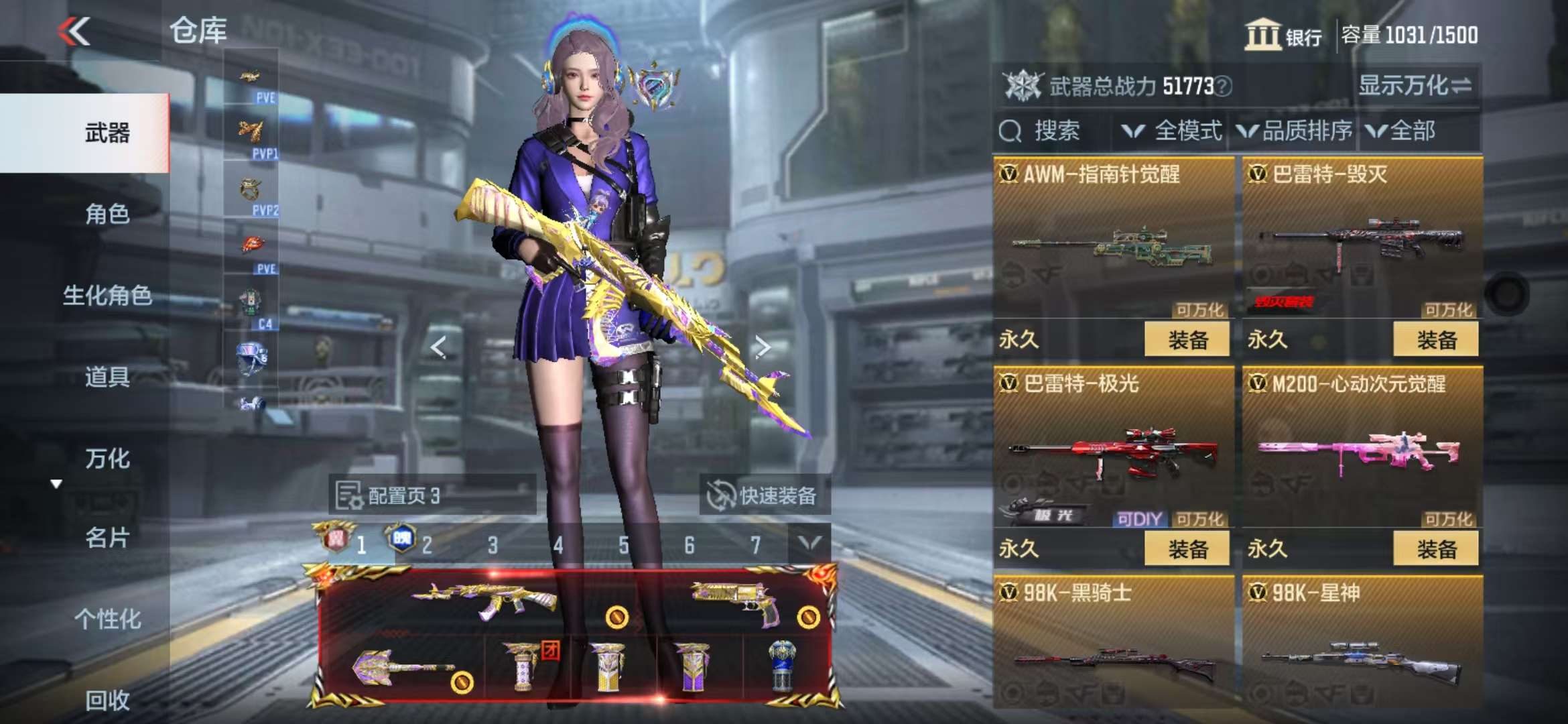Show the next character with right arrow
Image resolution: width=1568 pixels, height=724 pixels.
pyautogui.click(x=762, y=347)
